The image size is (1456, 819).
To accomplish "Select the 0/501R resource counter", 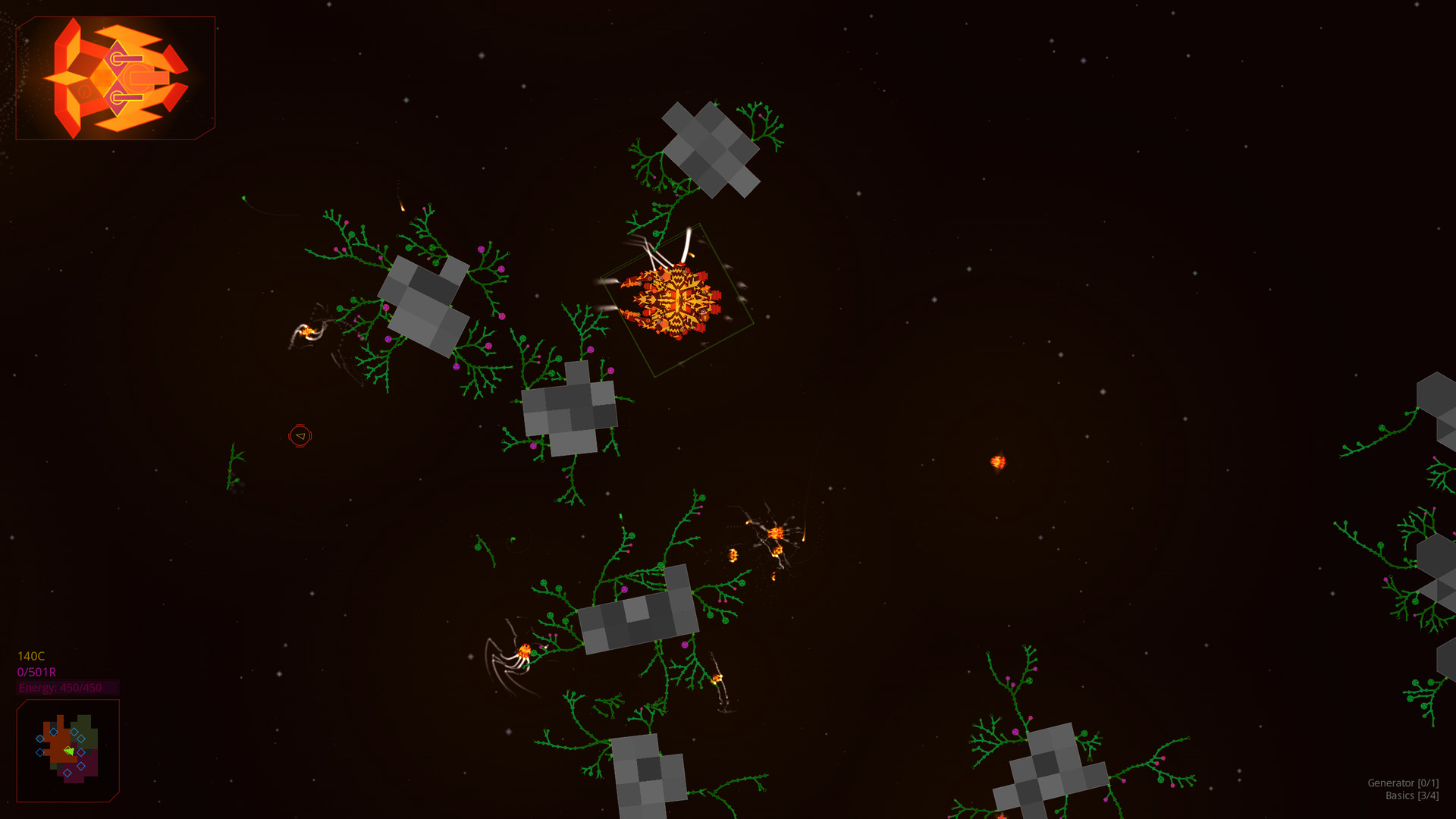I will (x=36, y=671).
